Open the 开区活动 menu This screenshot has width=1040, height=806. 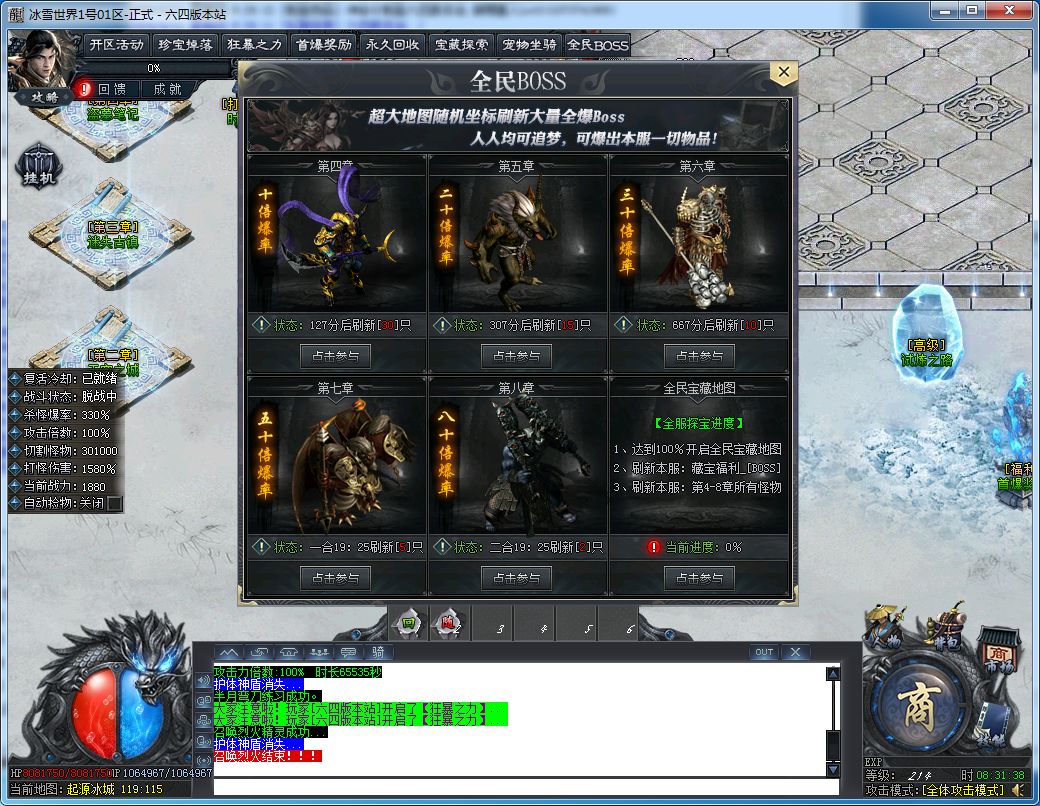[x=117, y=45]
